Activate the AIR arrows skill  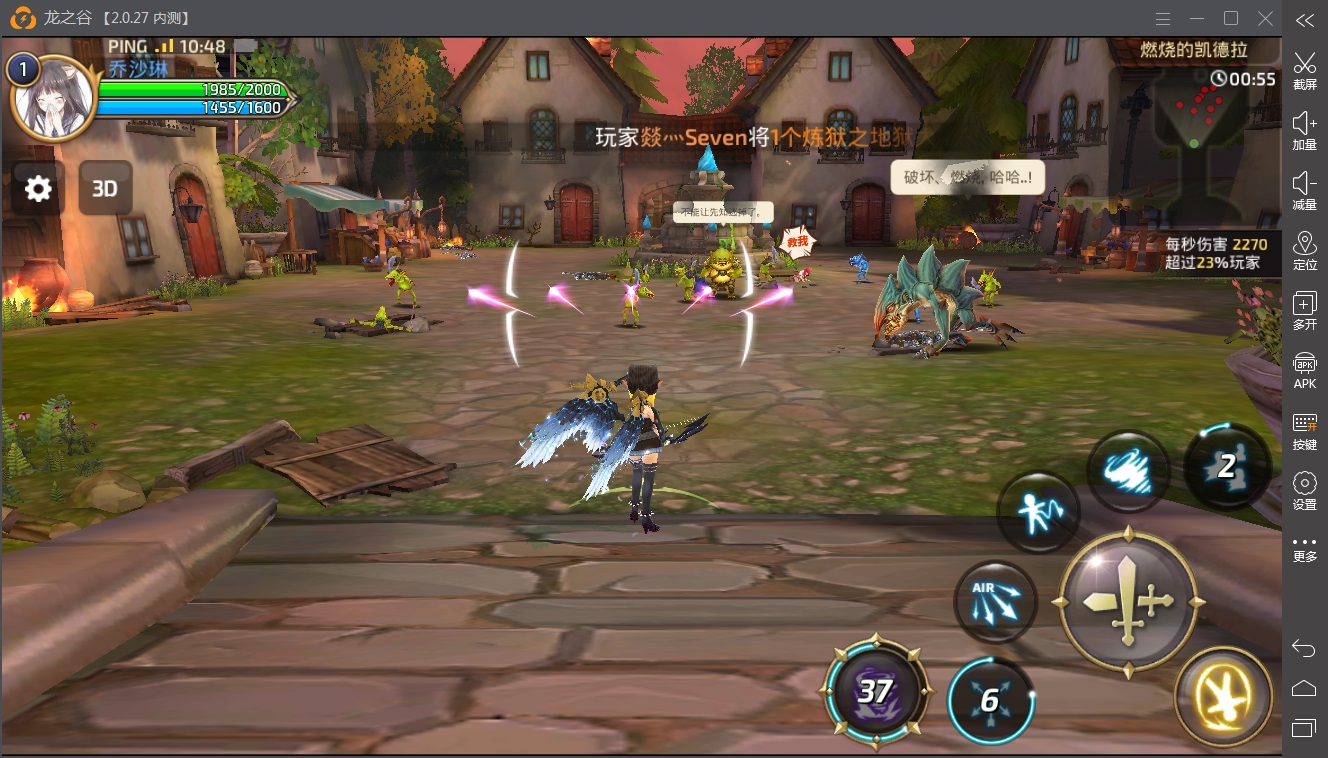pos(995,602)
